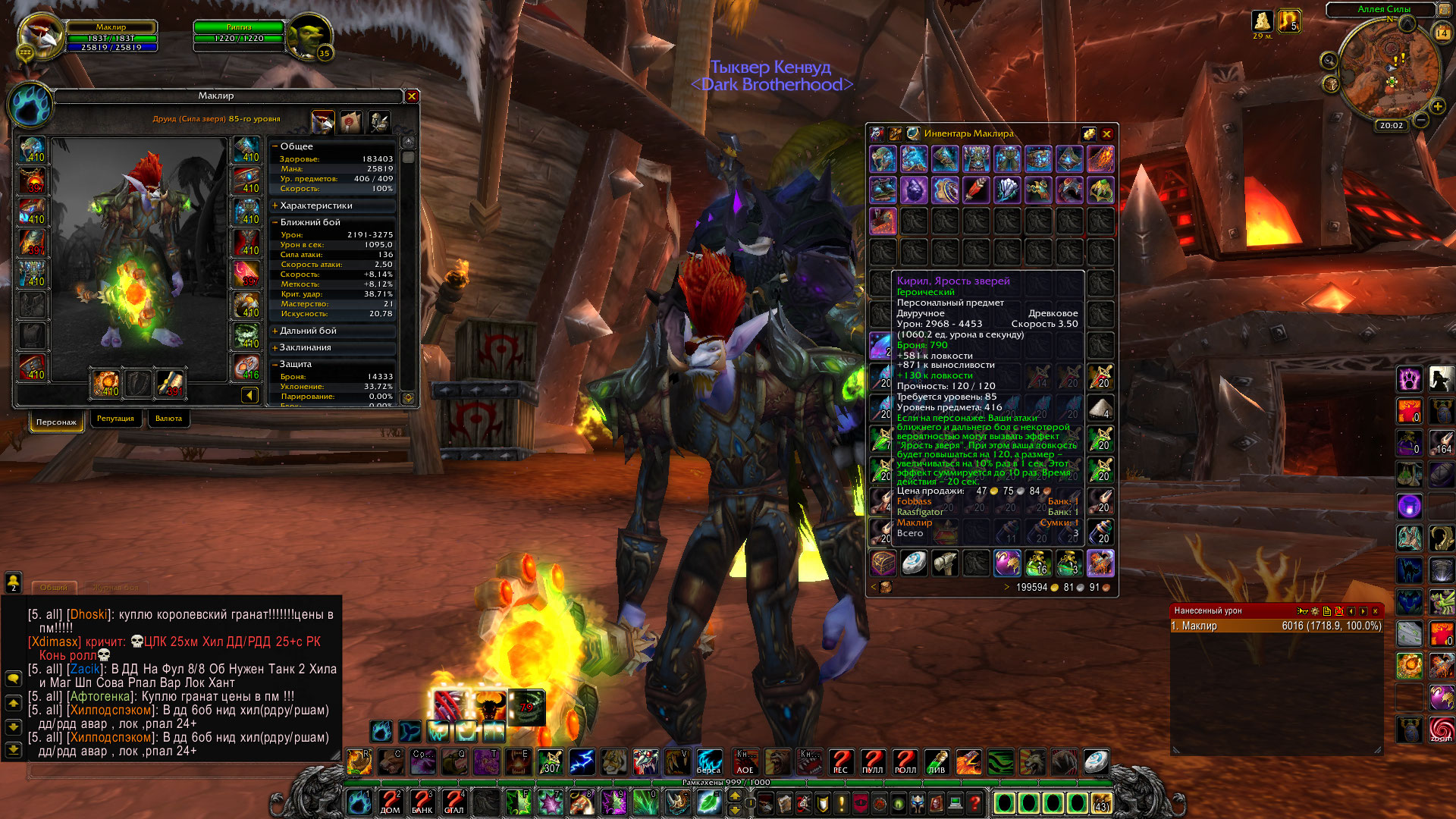The height and width of the screenshot is (819, 1456).
Task: Collapse the Защита stats section
Action: point(275,364)
